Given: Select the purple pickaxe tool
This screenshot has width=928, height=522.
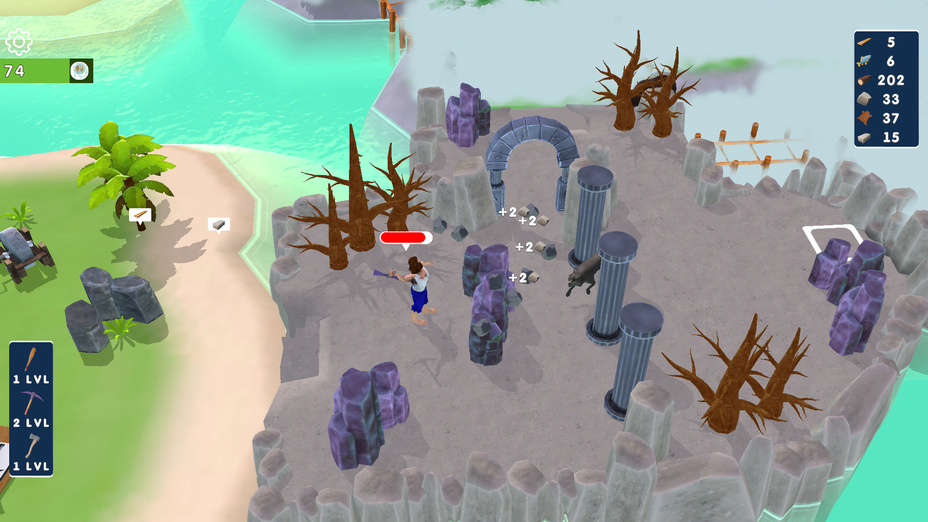Looking at the screenshot, I should click(31, 403).
